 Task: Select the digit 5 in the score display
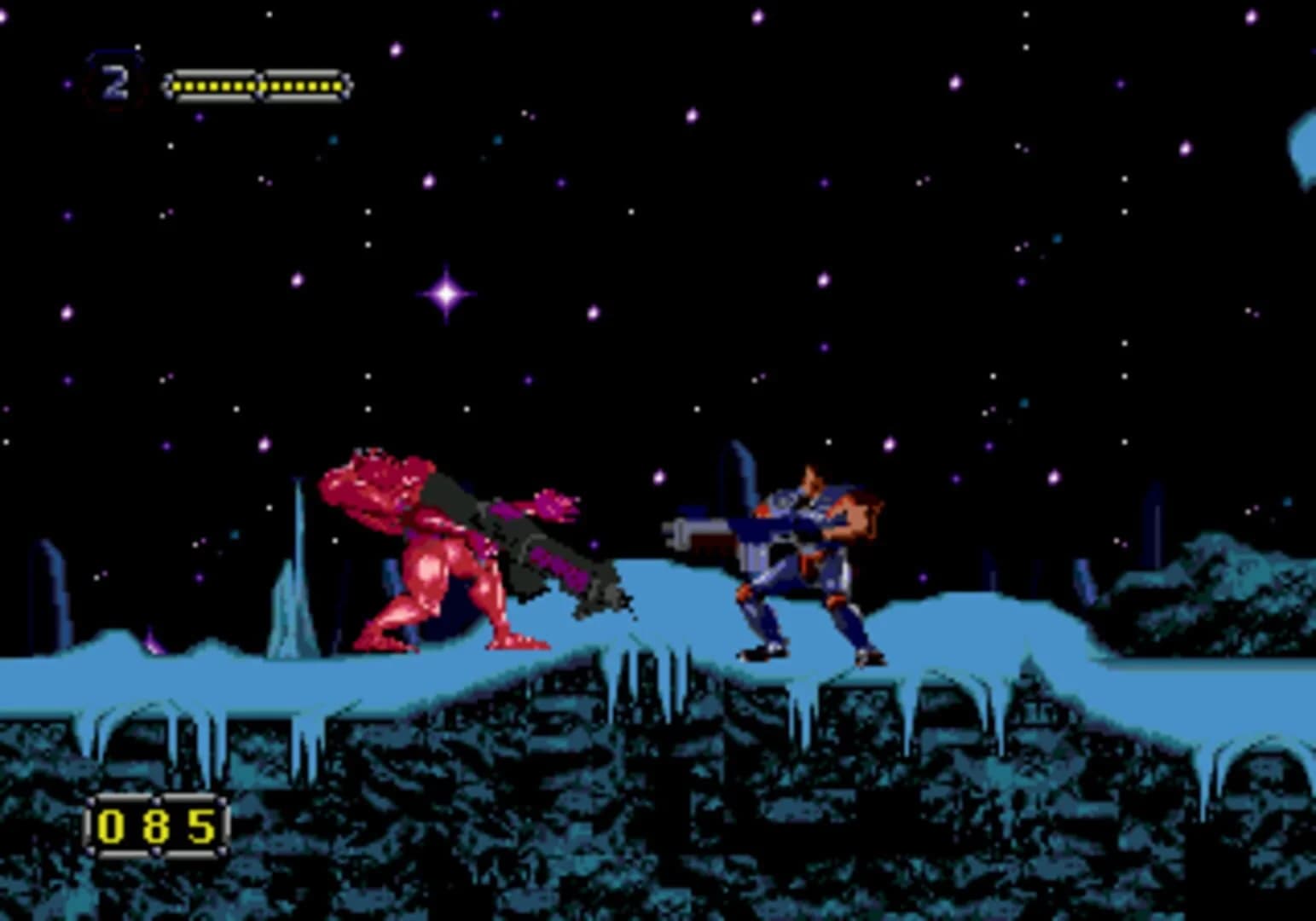tap(200, 824)
